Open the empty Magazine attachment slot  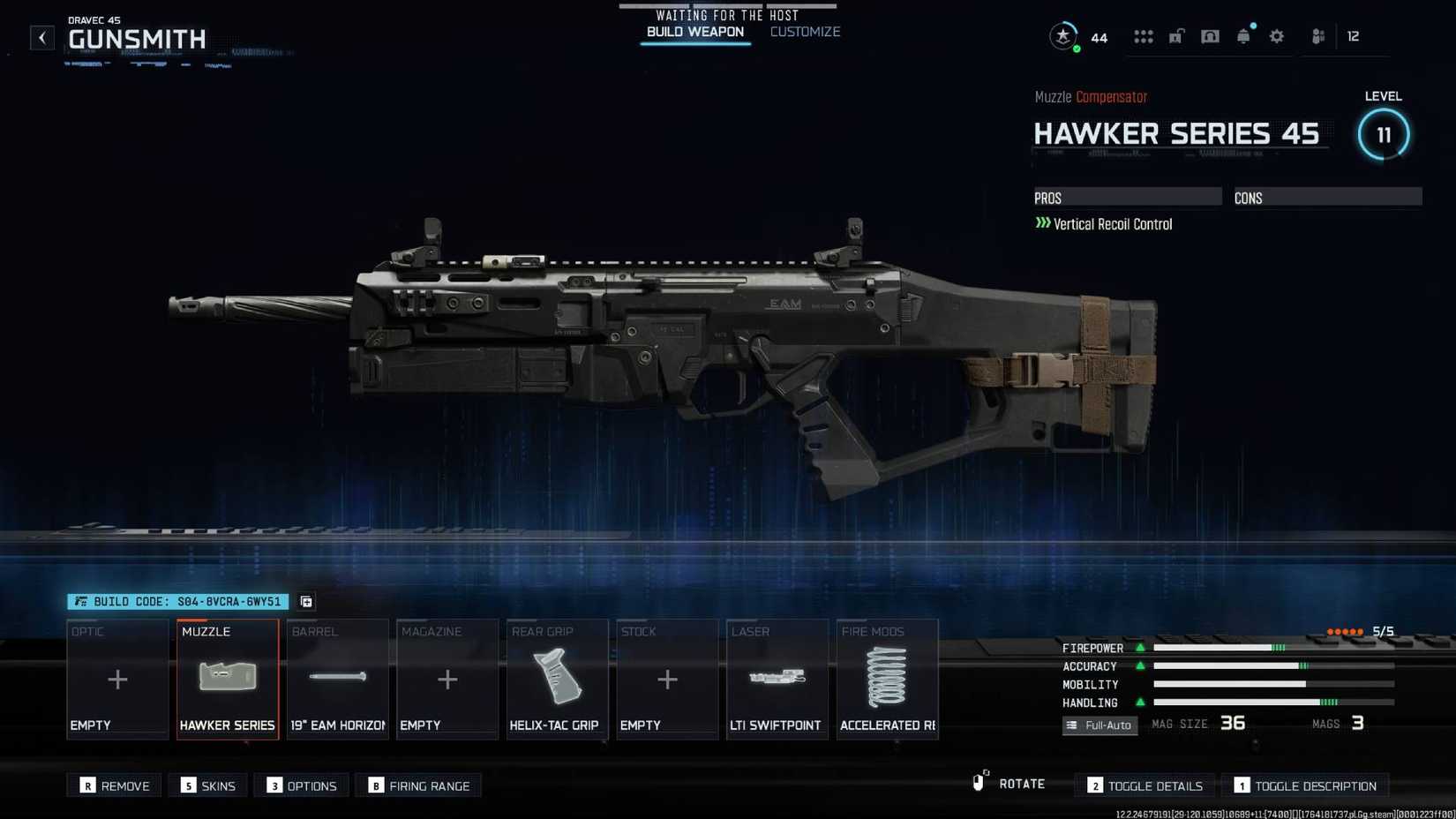447,680
